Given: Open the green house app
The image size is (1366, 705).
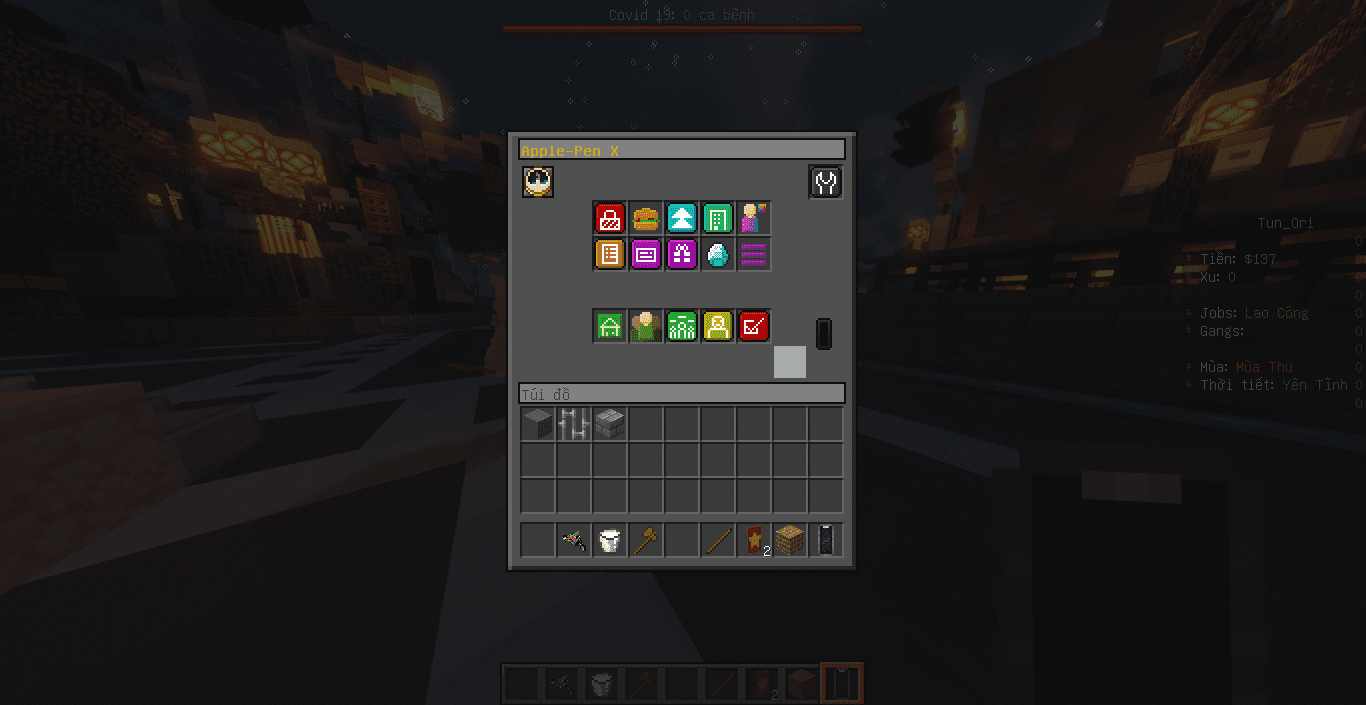Looking at the screenshot, I should (x=610, y=326).
